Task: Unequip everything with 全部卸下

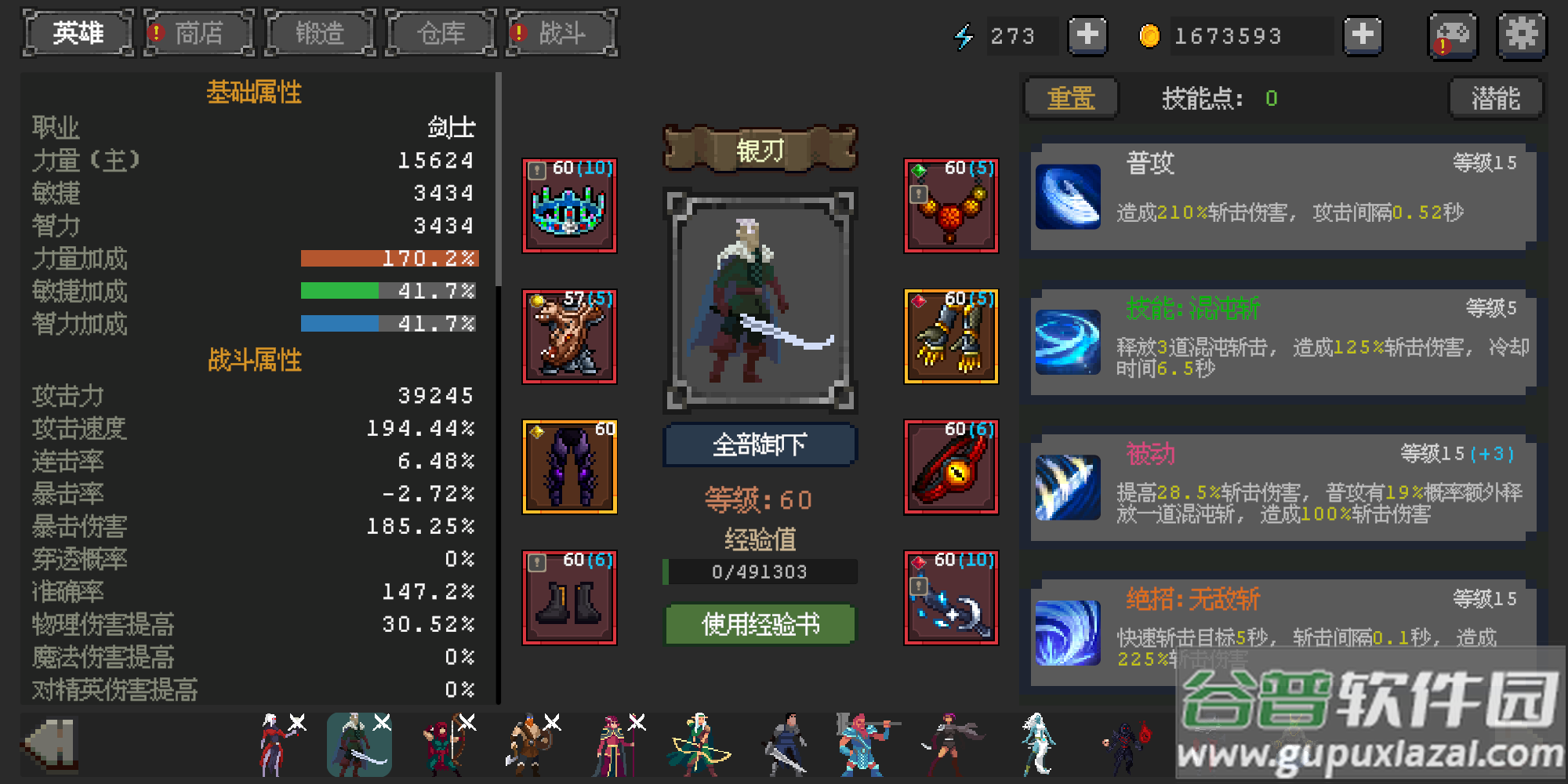Action: click(x=760, y=445)
